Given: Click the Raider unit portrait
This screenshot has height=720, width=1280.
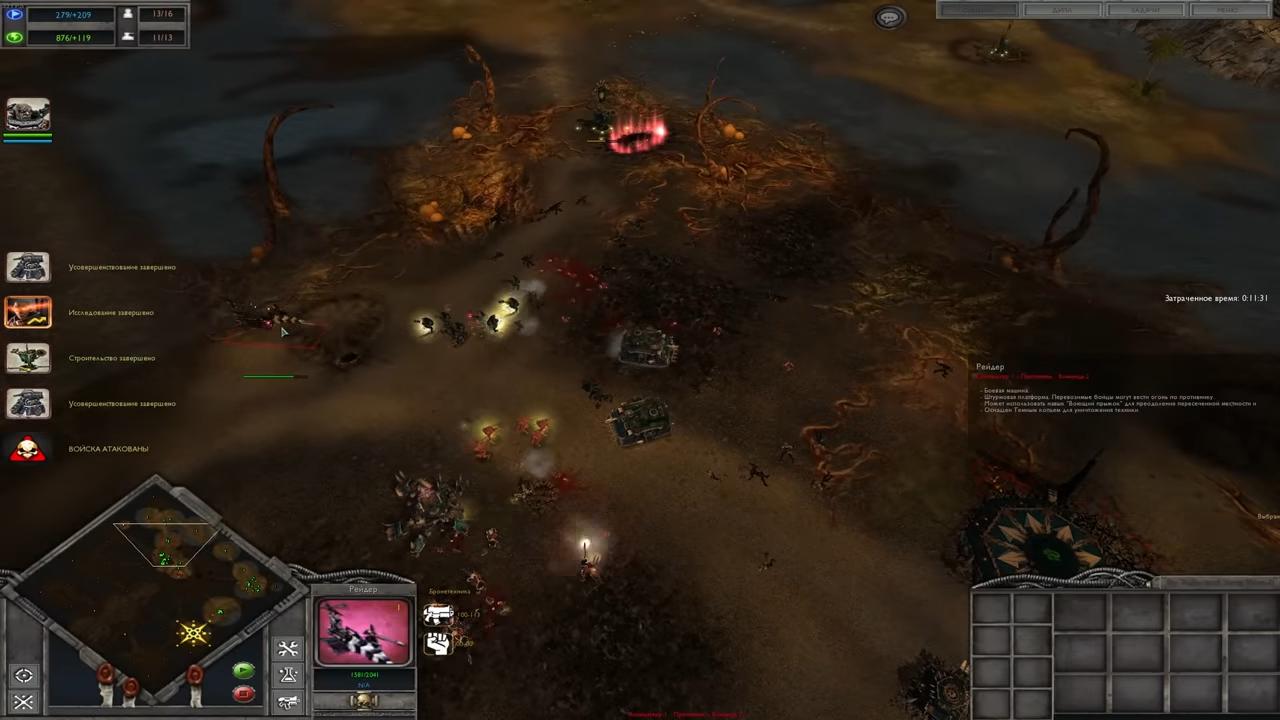Looking at the screenshot, I should pyautogui.click(x=363, y=632).
